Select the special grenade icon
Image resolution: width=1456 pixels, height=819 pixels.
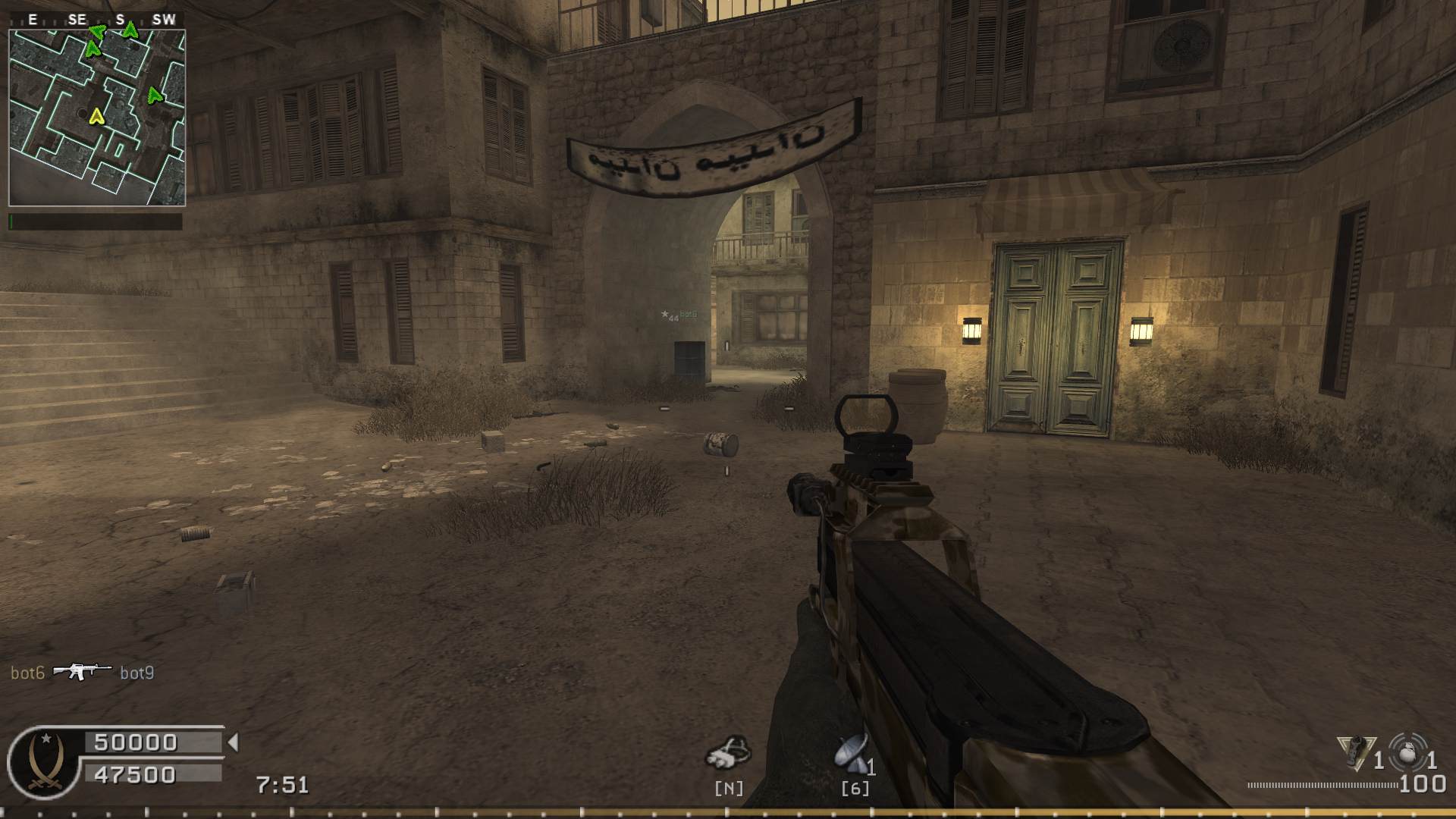tap(1357, 752)
